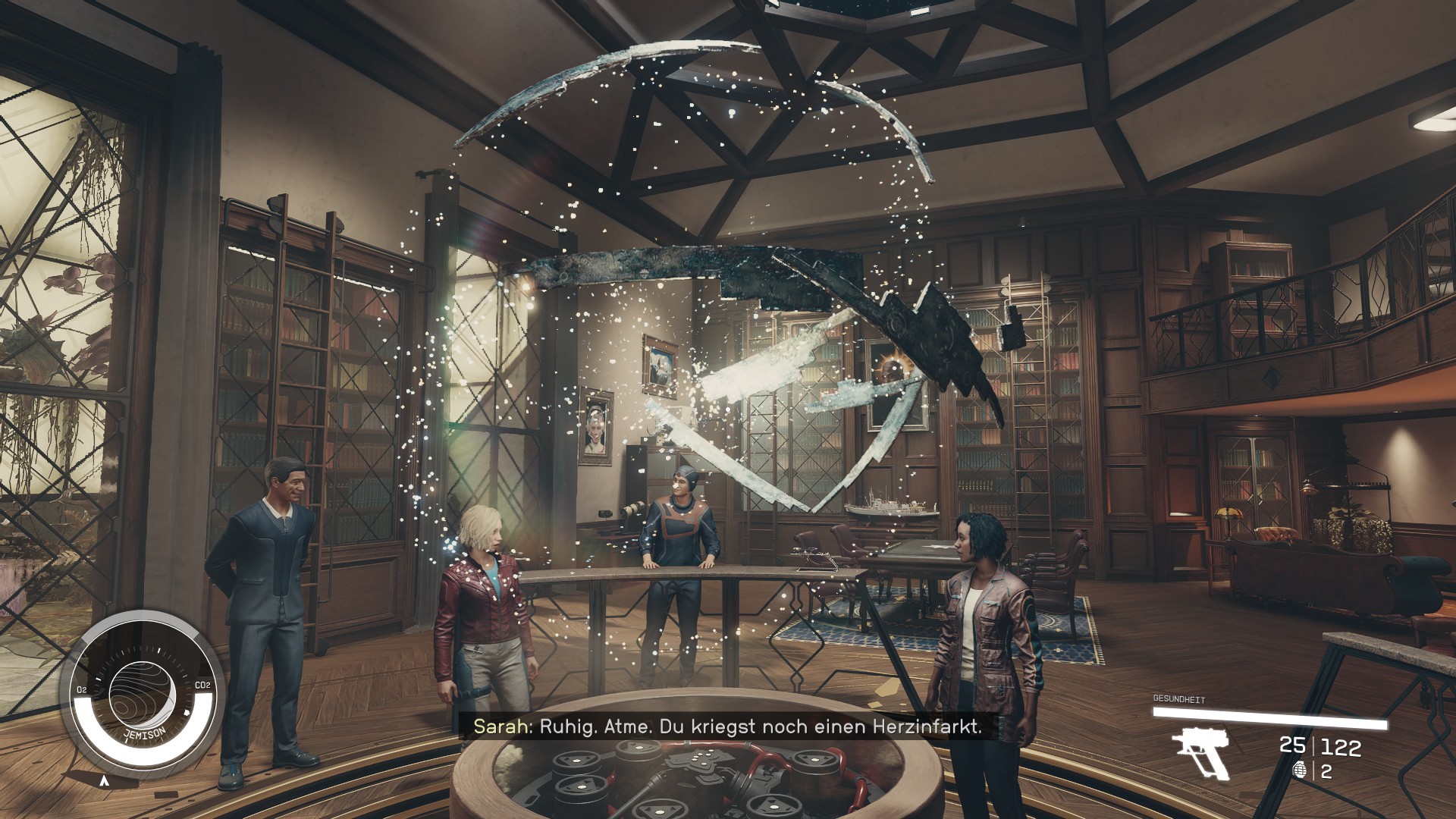Click the Jemison planet compass widget
The height and width of the screenshot is (819, 1456).
(x=142, y=693)
